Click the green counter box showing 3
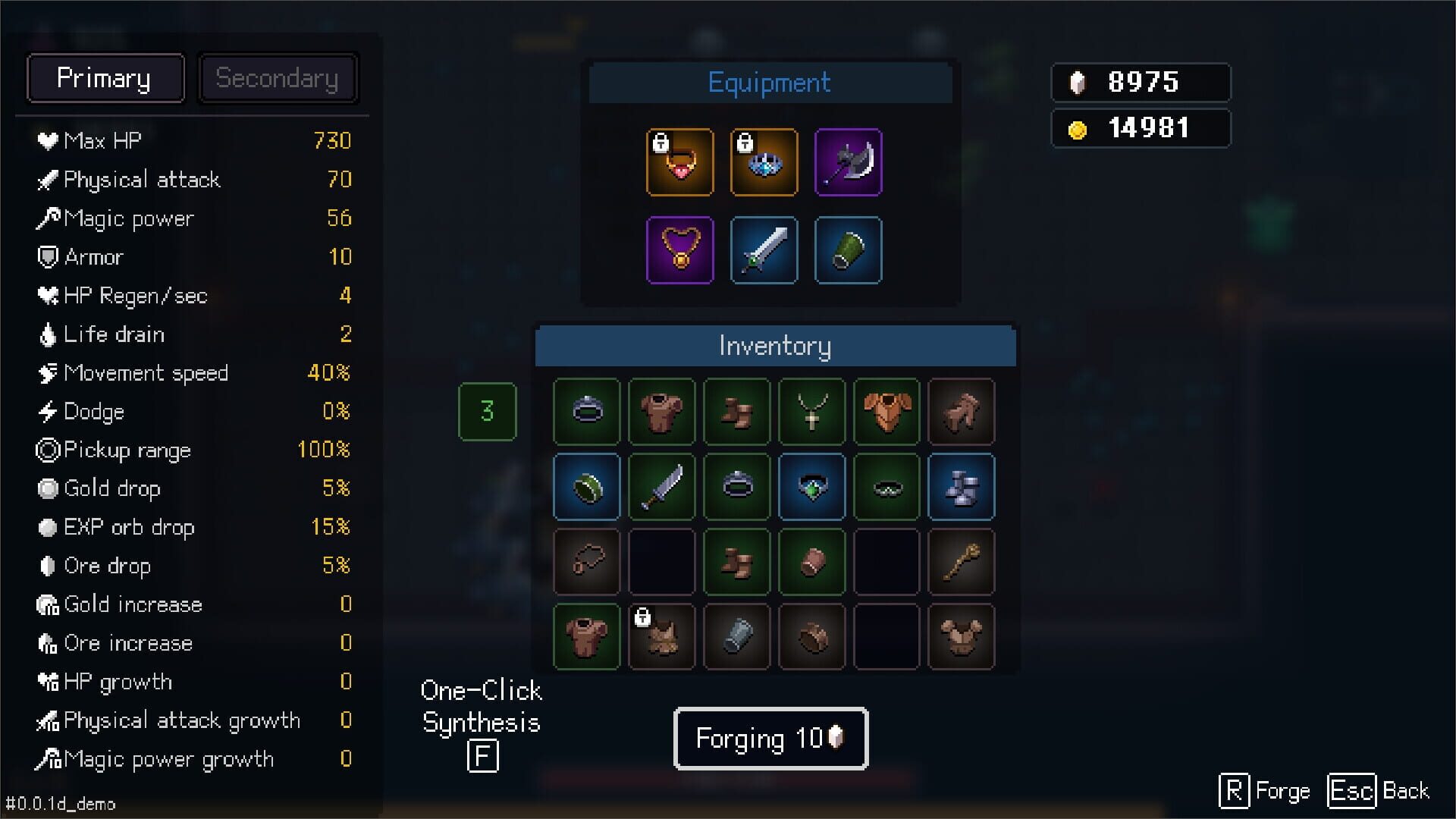 [487, 412]
